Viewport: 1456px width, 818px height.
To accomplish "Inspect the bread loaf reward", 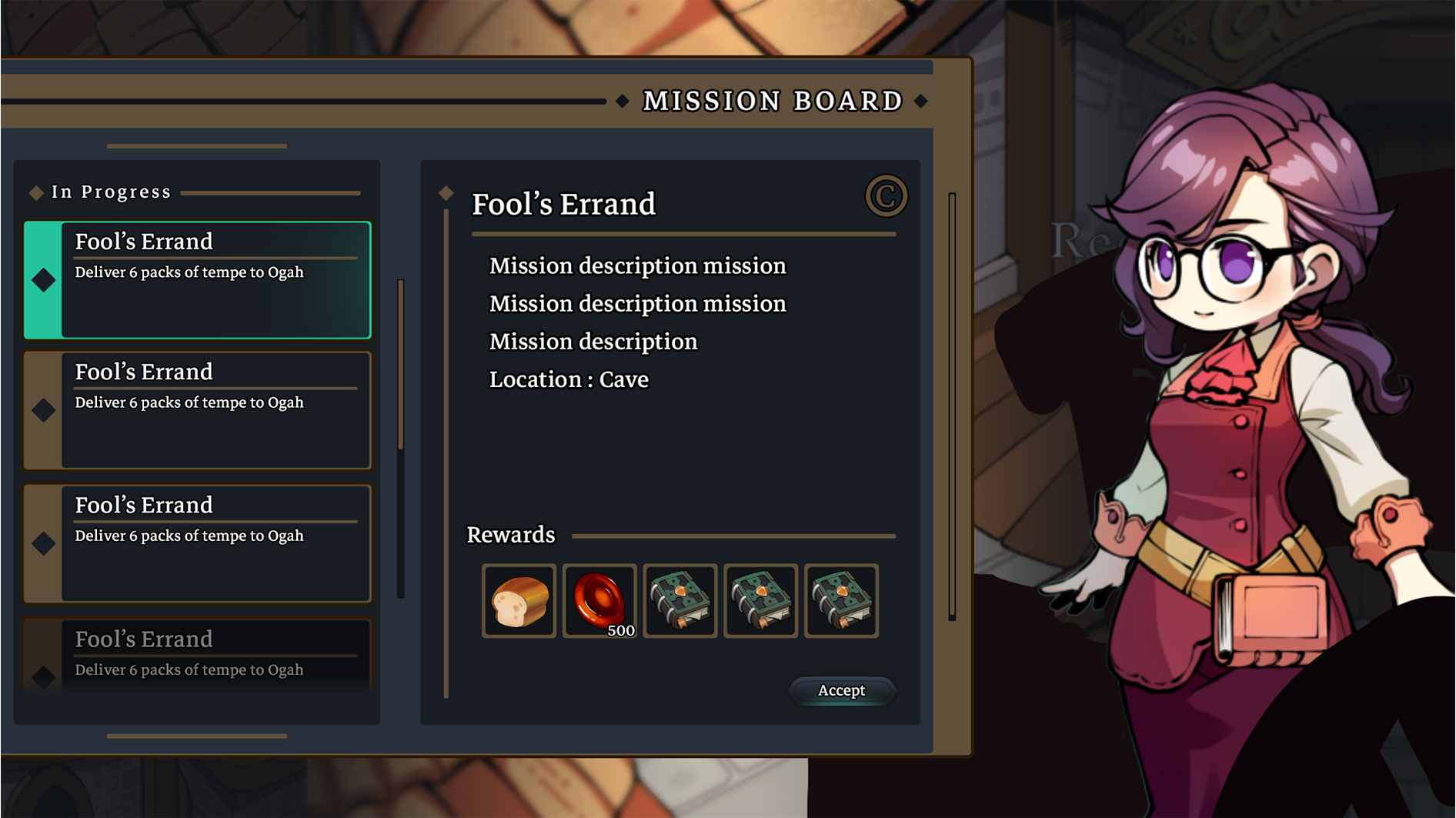I will click(519, 601).
